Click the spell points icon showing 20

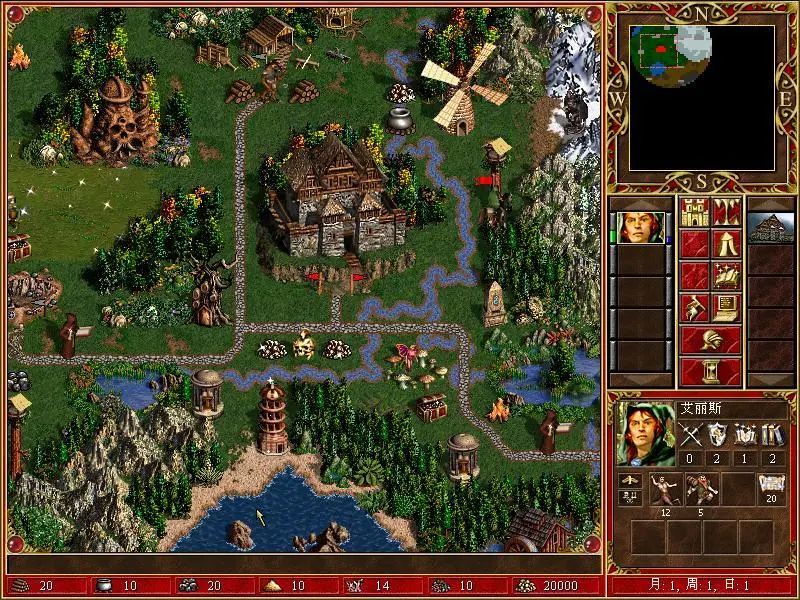pyautogui.click(x=770, y=486)
